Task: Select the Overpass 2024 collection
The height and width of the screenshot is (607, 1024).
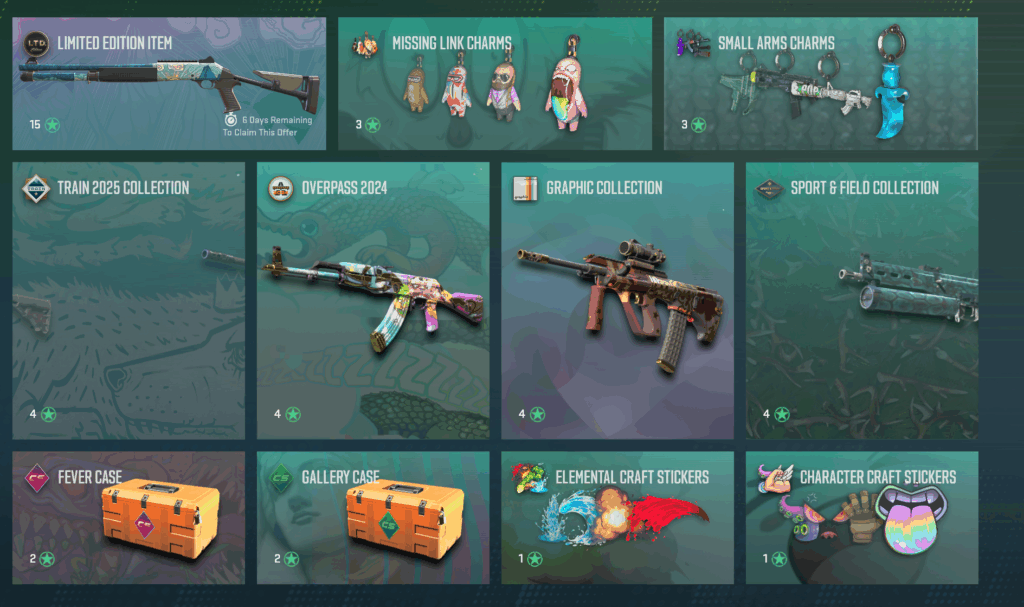Action: coord(373,300)
